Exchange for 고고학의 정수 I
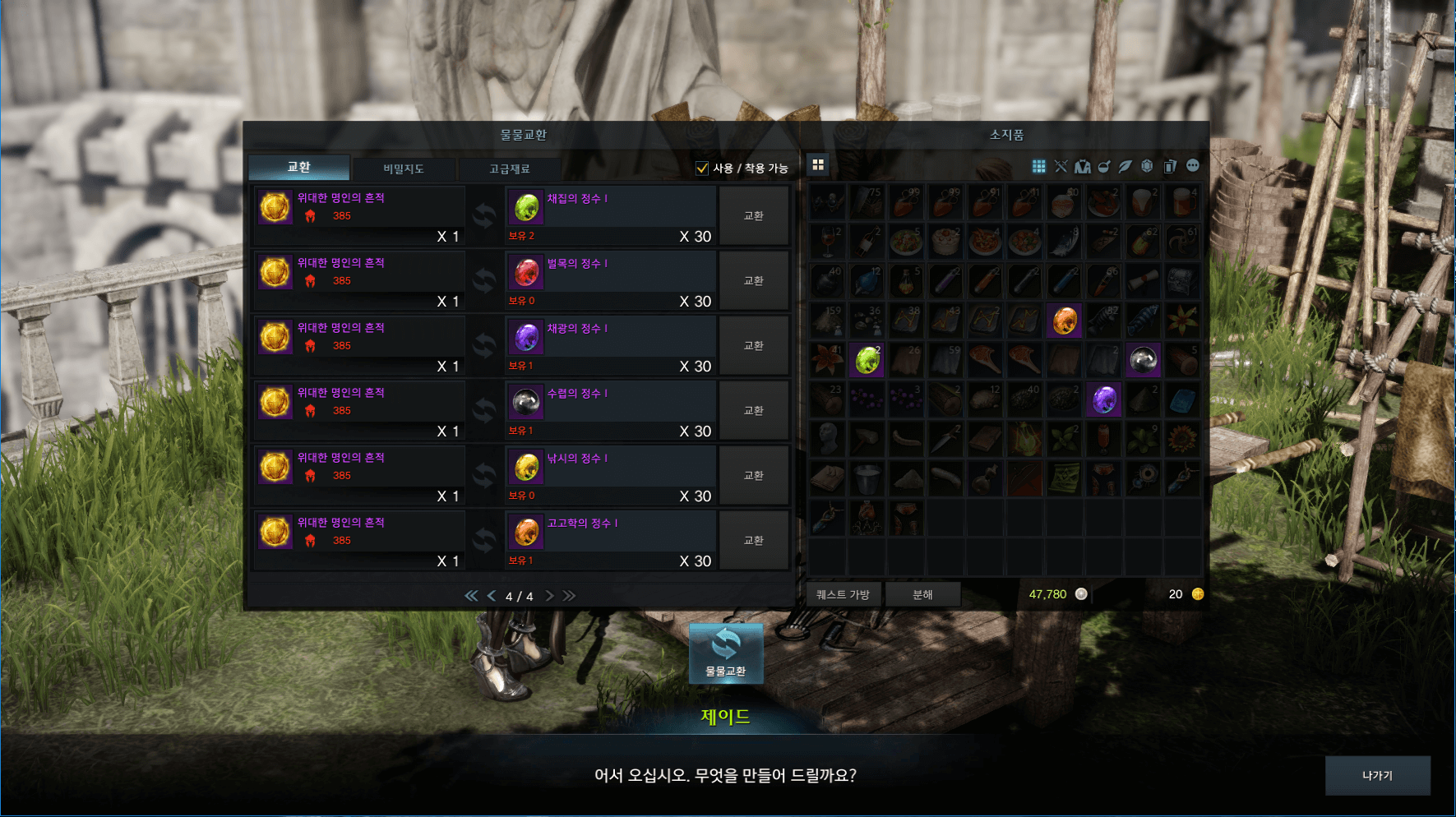The image size is (1456, 817). pyautogui.click(x=753, y=541)
